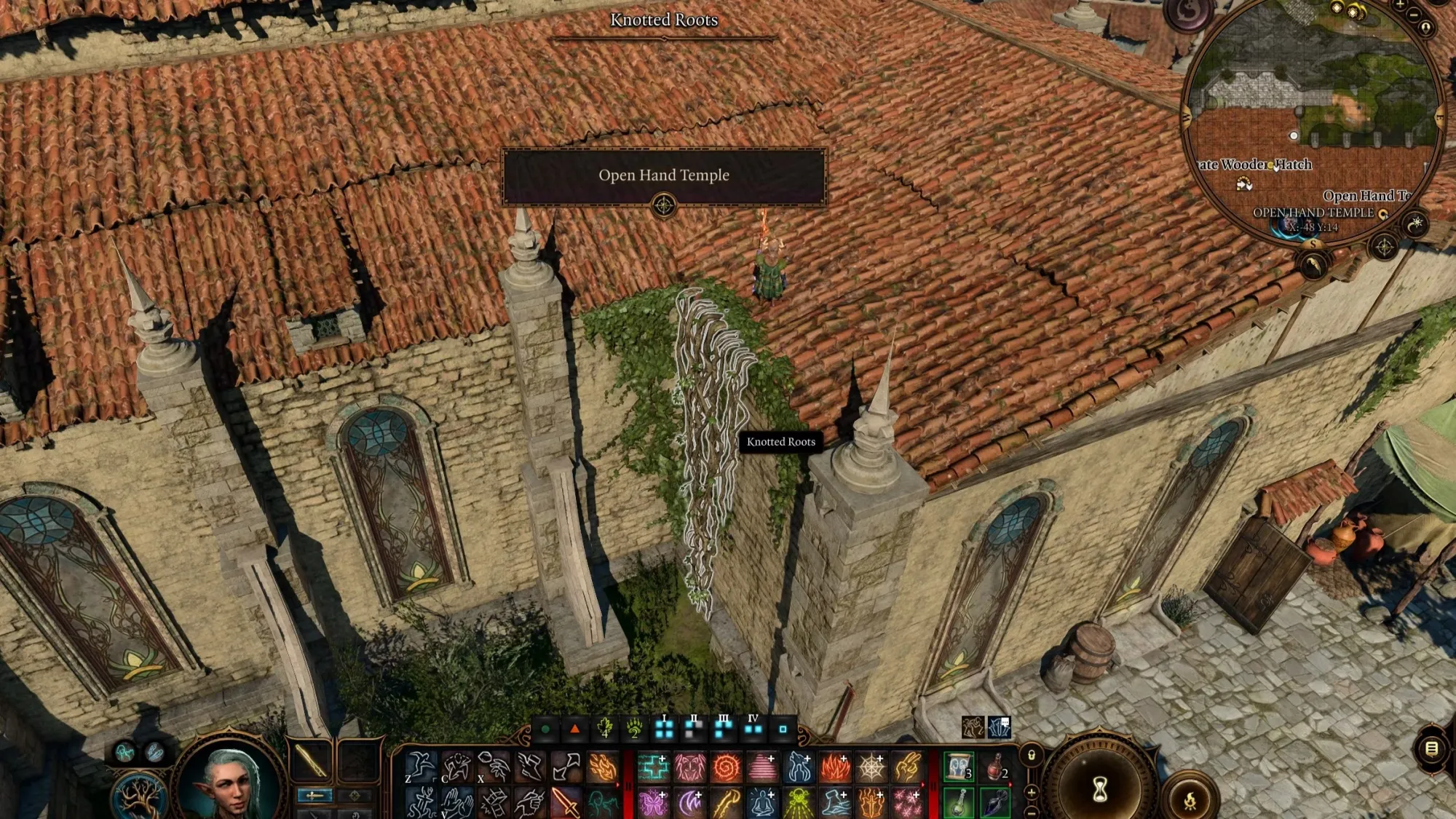Toggle the hotbar padlock

(x=1031, y=756)
